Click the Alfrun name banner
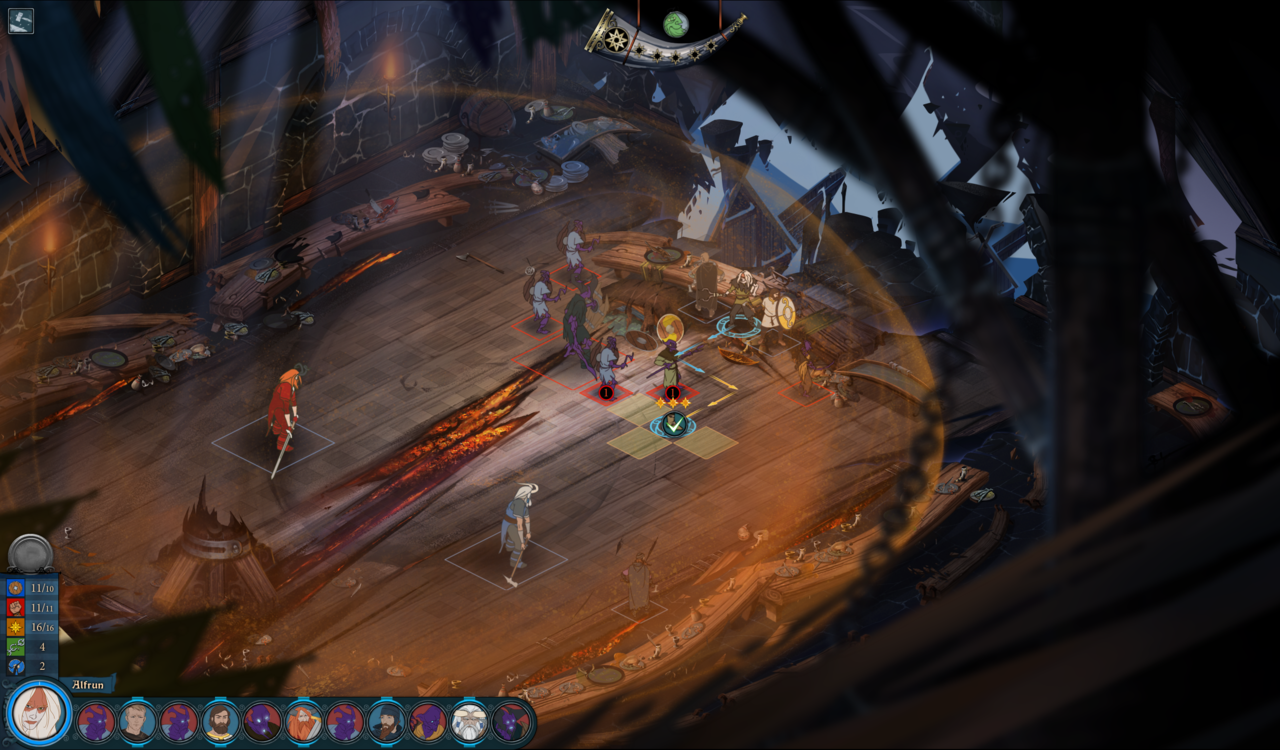Viewport: 1280px width, 750px height. (88, 686)
